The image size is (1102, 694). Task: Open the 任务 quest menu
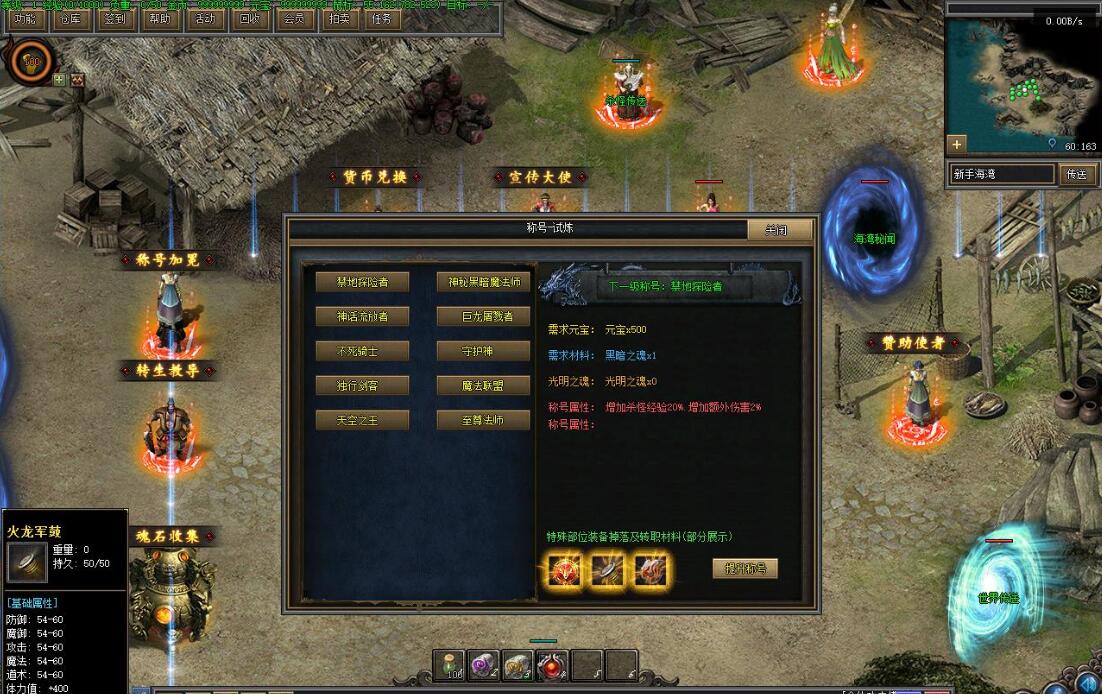coord(381,20)
